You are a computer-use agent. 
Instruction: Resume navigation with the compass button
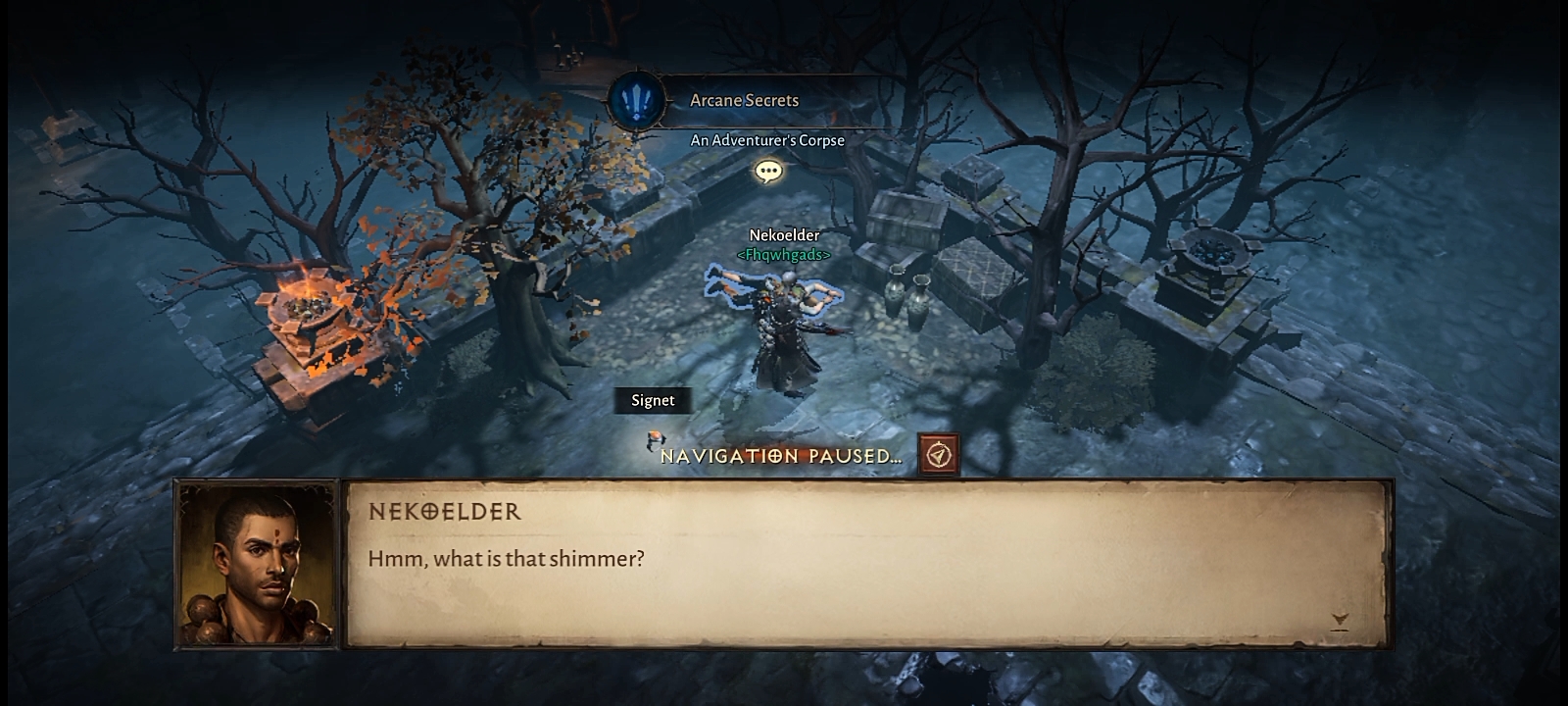939,456
